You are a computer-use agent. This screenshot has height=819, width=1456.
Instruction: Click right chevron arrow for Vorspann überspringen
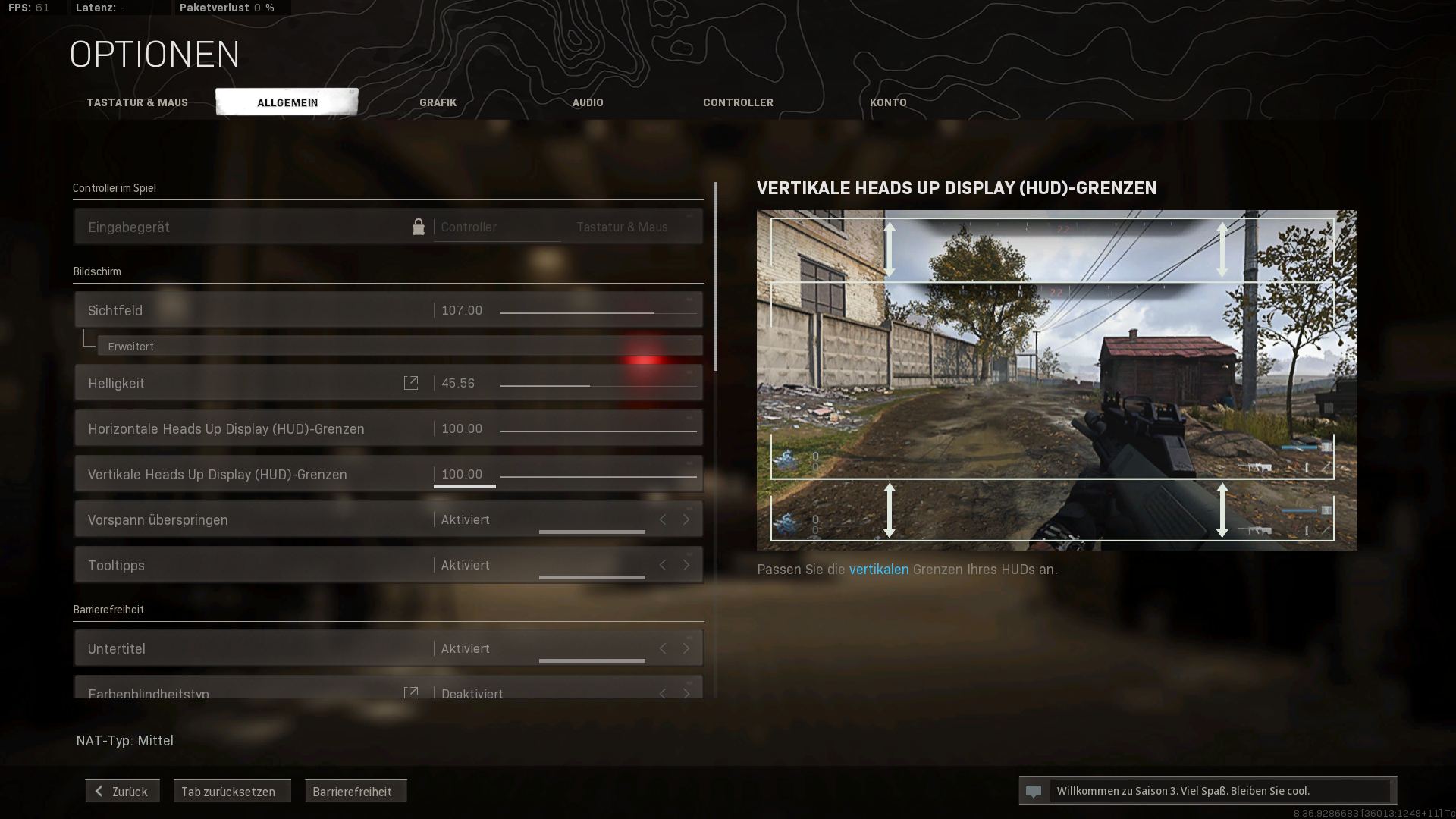[686, 519]
